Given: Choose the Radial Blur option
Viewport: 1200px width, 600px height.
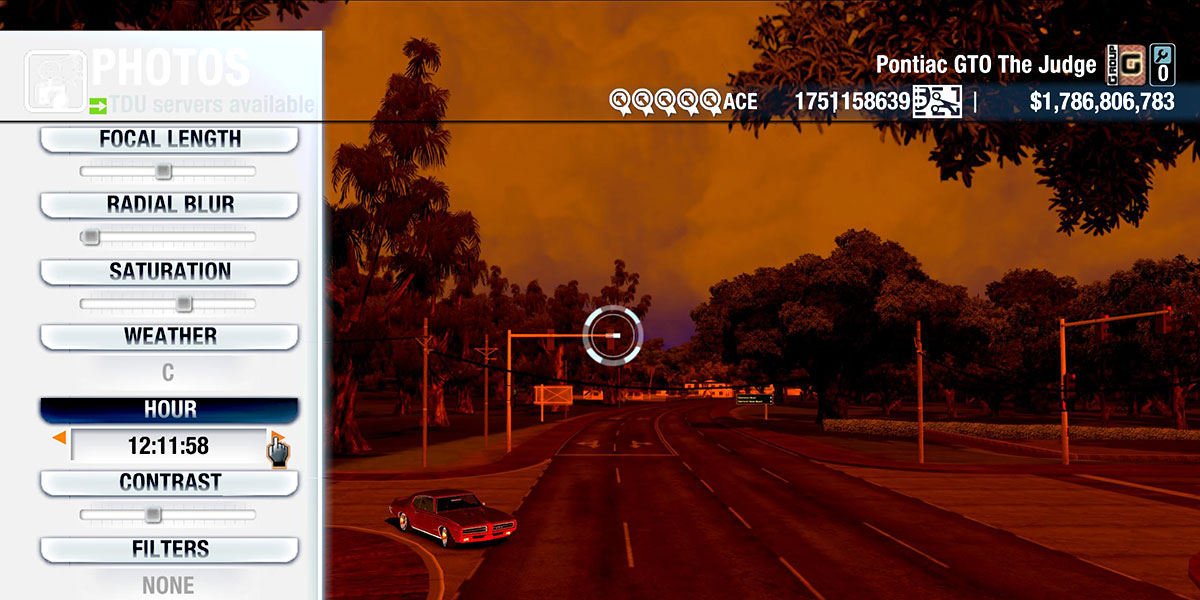Looking at the screenshot, I should 169,205.
